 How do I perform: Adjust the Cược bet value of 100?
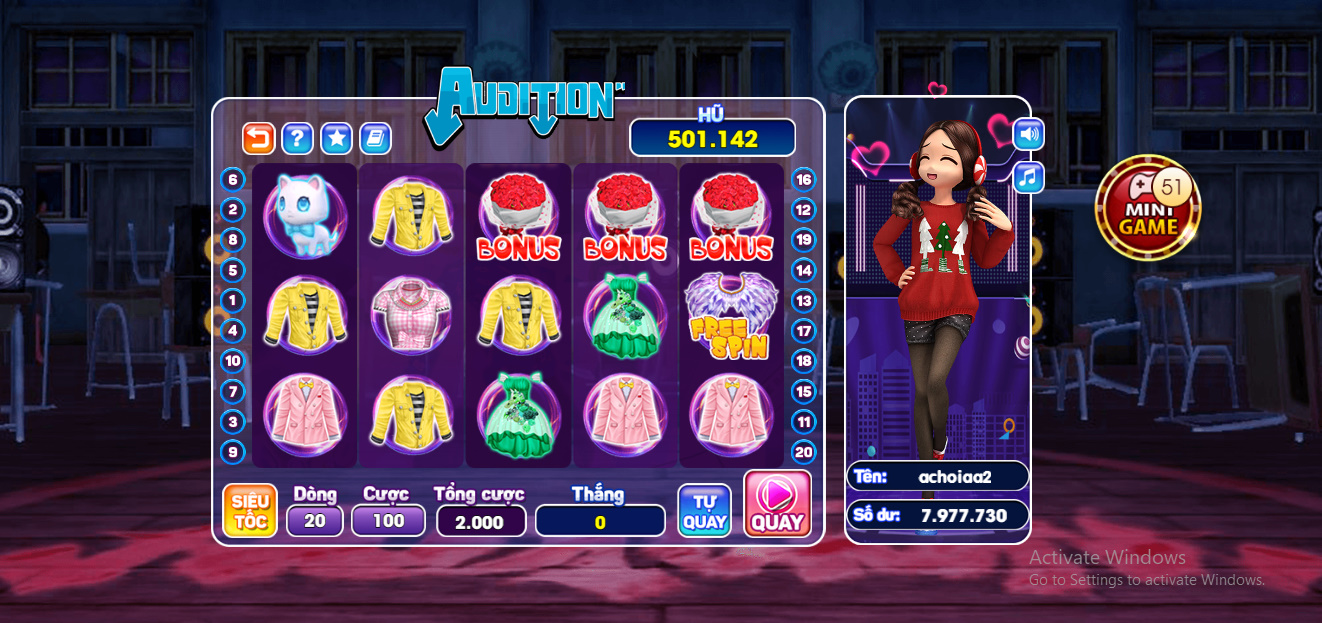point(388,520)
